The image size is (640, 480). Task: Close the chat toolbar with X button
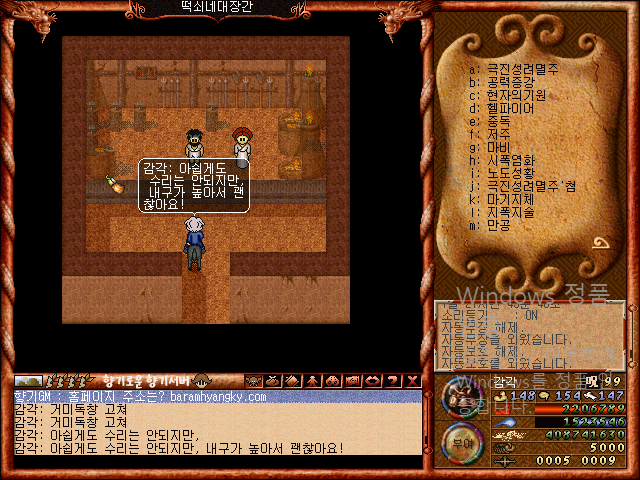(x=412, y=381)
